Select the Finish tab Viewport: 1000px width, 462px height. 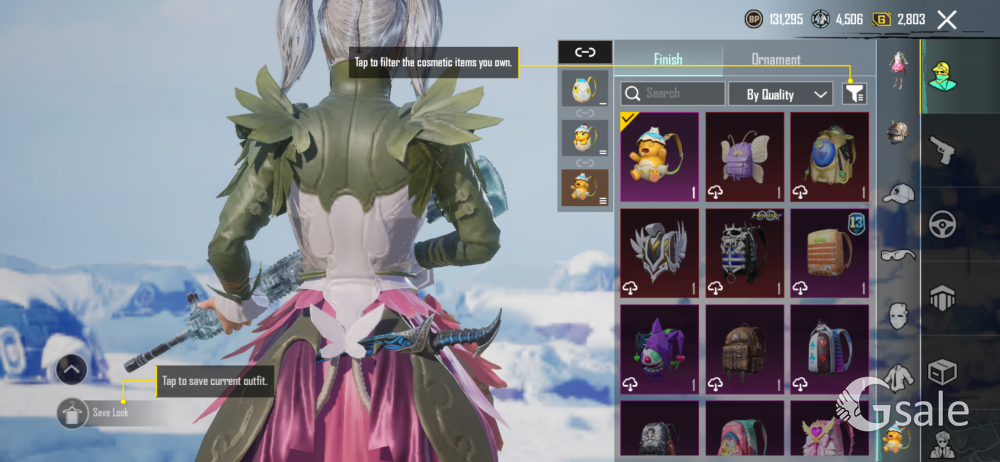(668, 59)
